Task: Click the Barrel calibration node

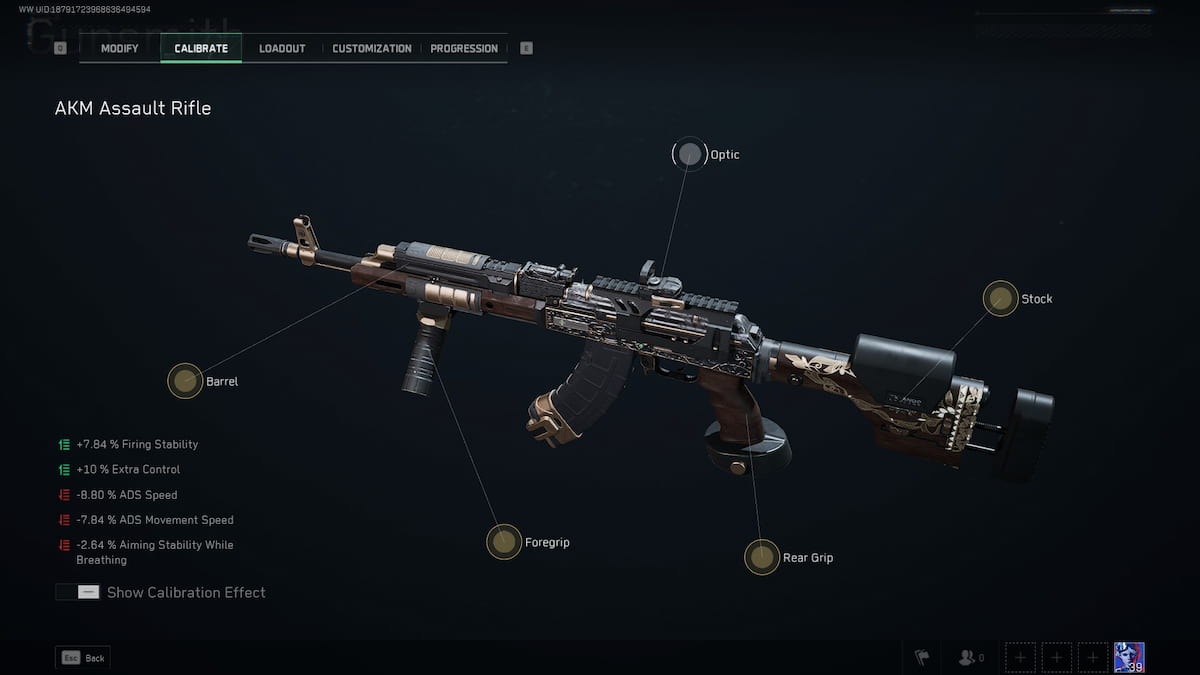Action: click(185, 380)
